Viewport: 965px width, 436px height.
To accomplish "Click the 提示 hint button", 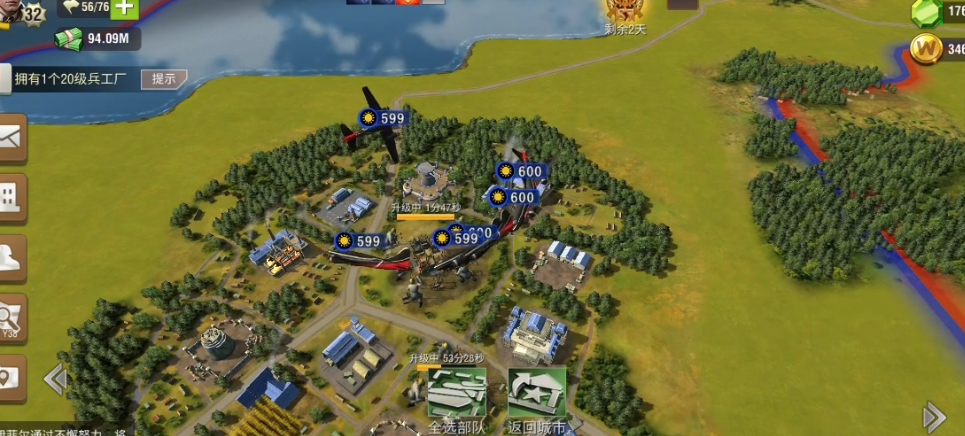I will 163,79.
